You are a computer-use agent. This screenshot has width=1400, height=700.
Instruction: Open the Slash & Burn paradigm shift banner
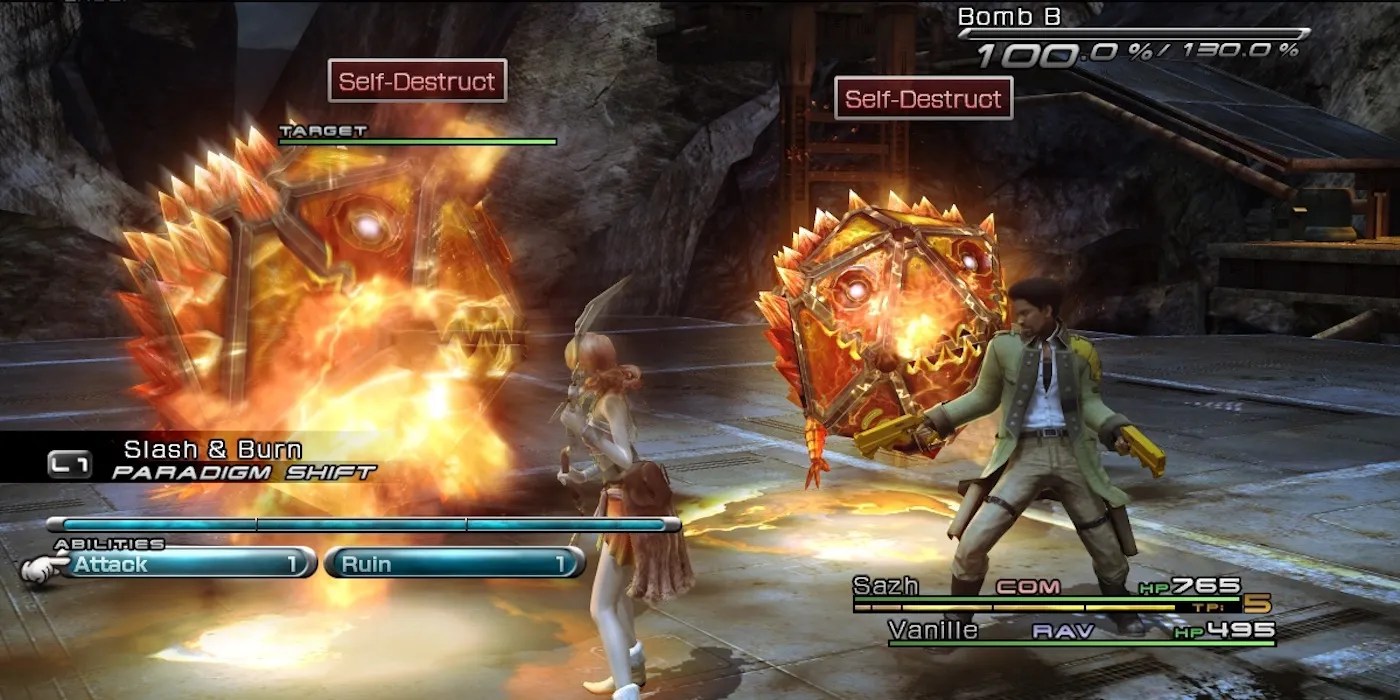click(212, 460)
